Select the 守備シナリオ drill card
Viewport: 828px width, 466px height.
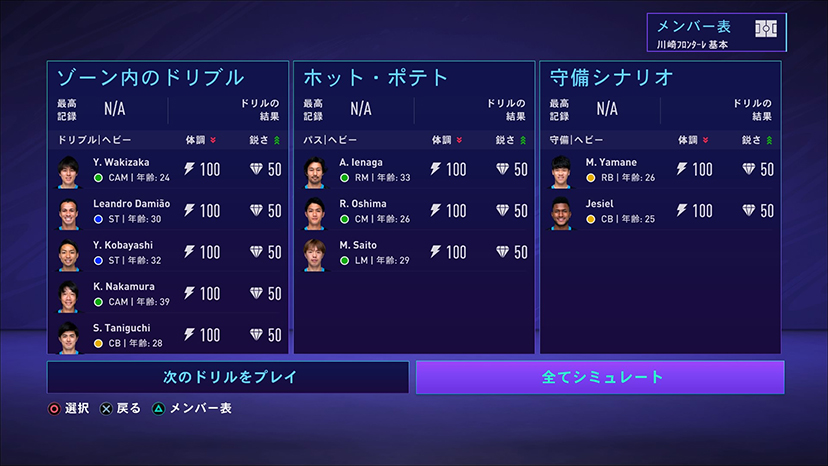point(660,78)
